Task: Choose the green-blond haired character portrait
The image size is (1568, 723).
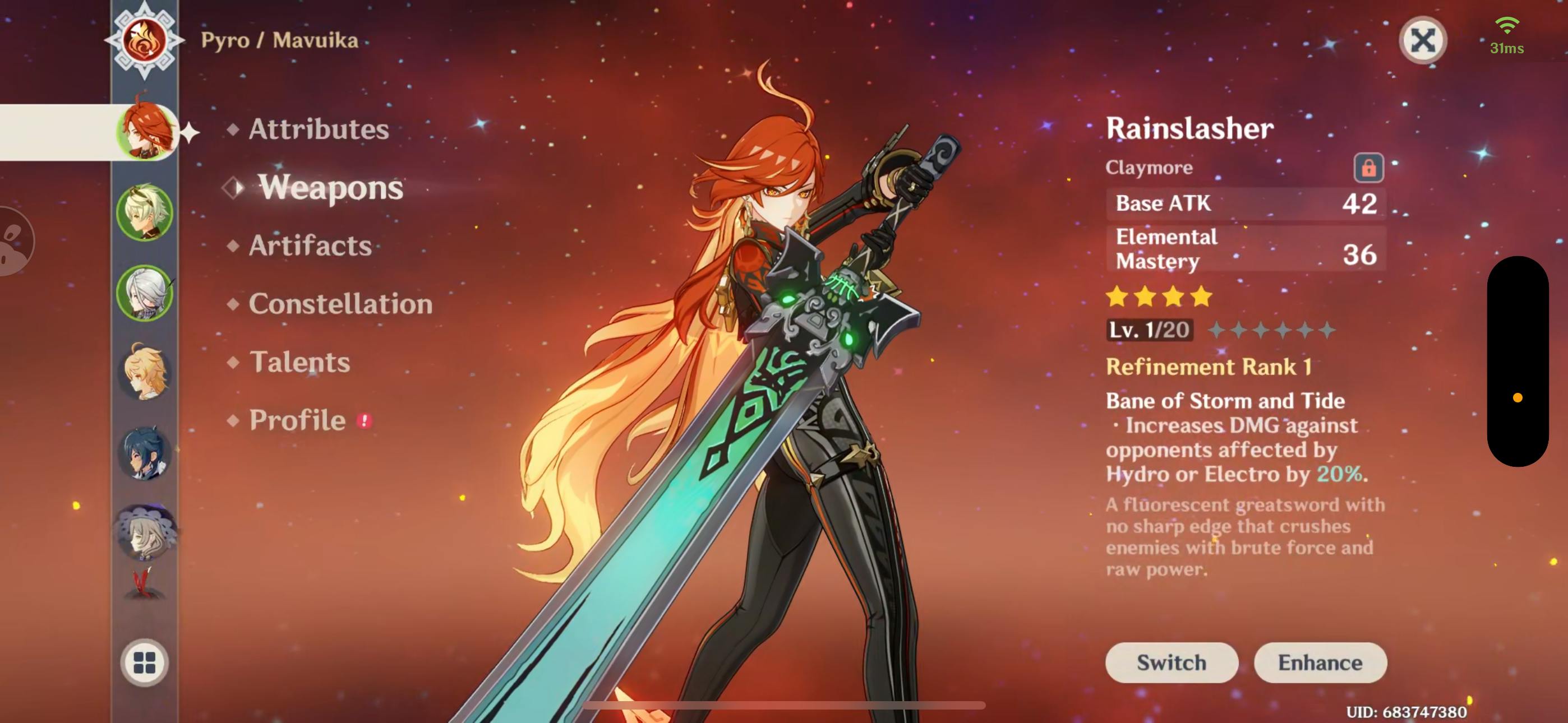Action: click(x=145, y=212)
